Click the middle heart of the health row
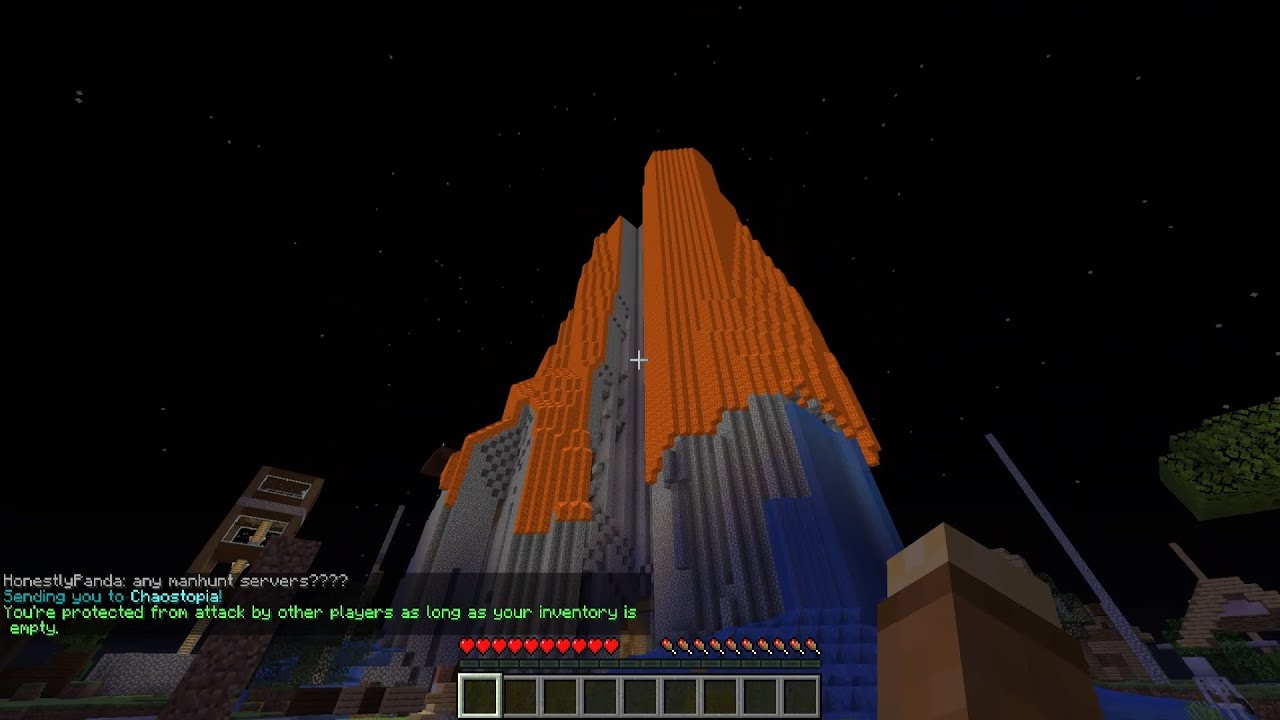Image resolution: width=1280 pixels, height=720 pixels. click(x=529, y=645)
